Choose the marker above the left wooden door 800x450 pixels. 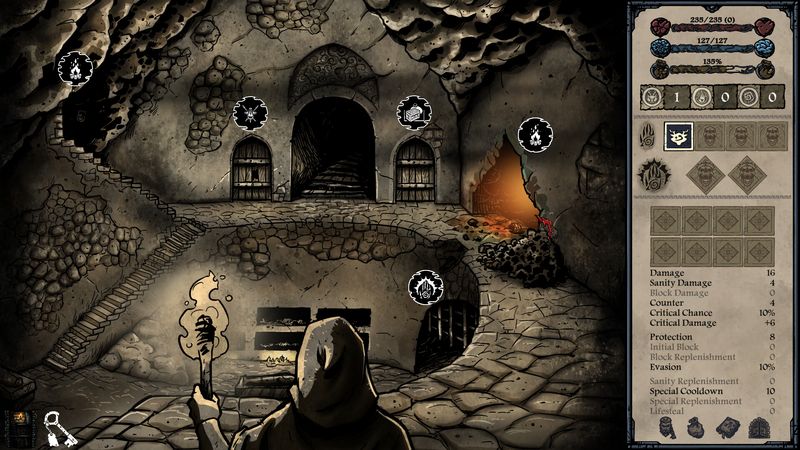(x=250, y=113)
